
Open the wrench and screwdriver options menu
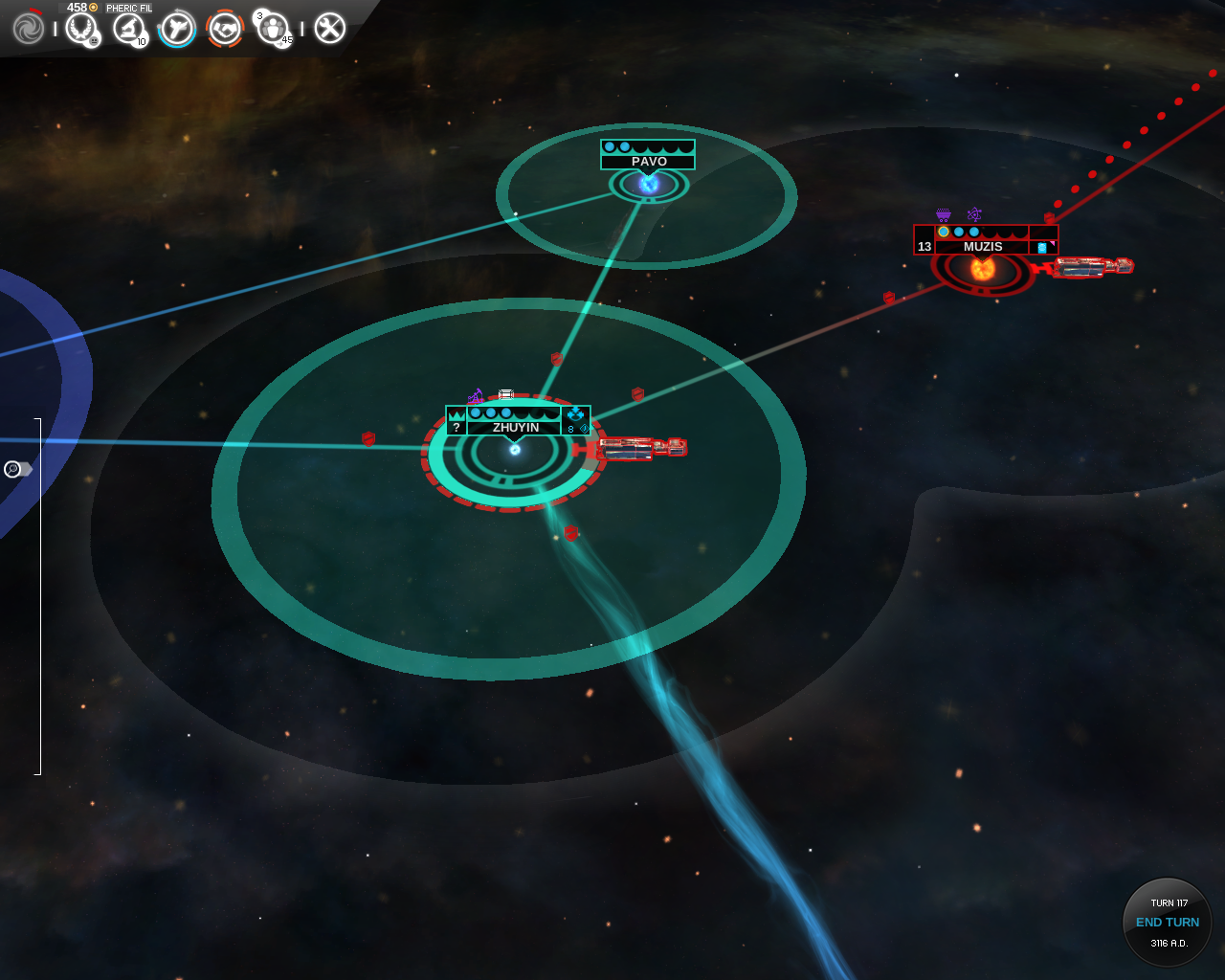(x=329, y=28)
